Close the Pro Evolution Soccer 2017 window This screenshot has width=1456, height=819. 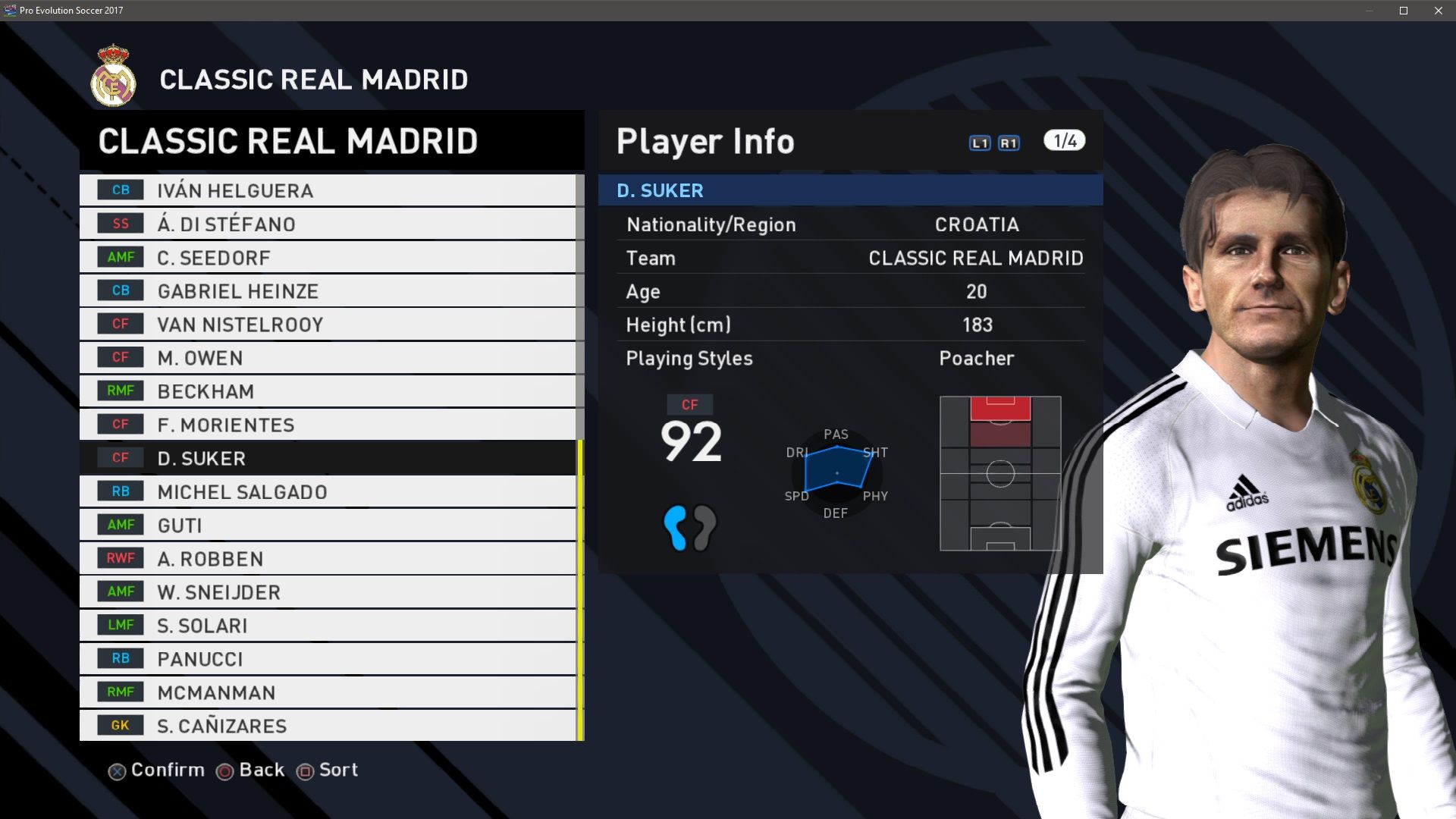point(1438,11)
